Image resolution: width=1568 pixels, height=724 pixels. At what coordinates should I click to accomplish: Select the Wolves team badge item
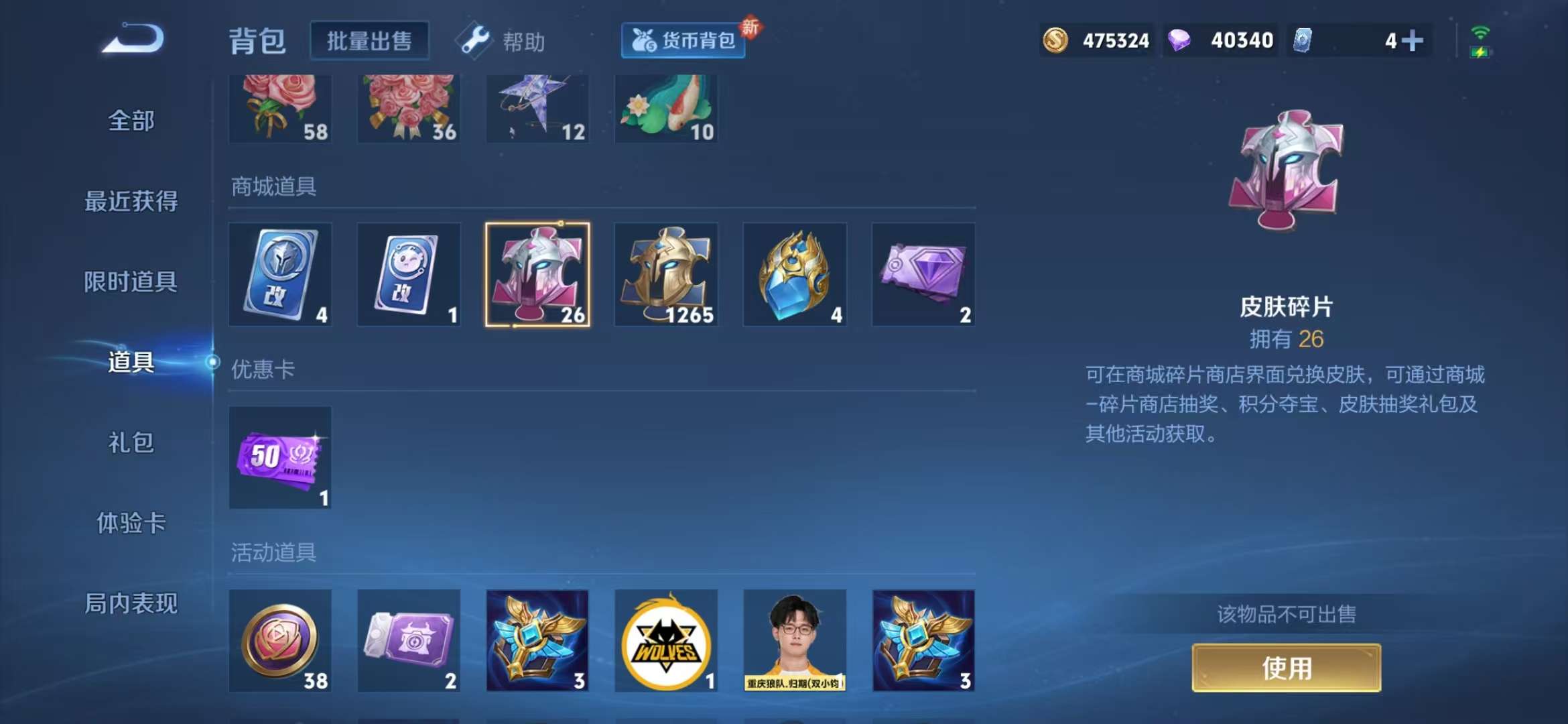tap(666, 642)
